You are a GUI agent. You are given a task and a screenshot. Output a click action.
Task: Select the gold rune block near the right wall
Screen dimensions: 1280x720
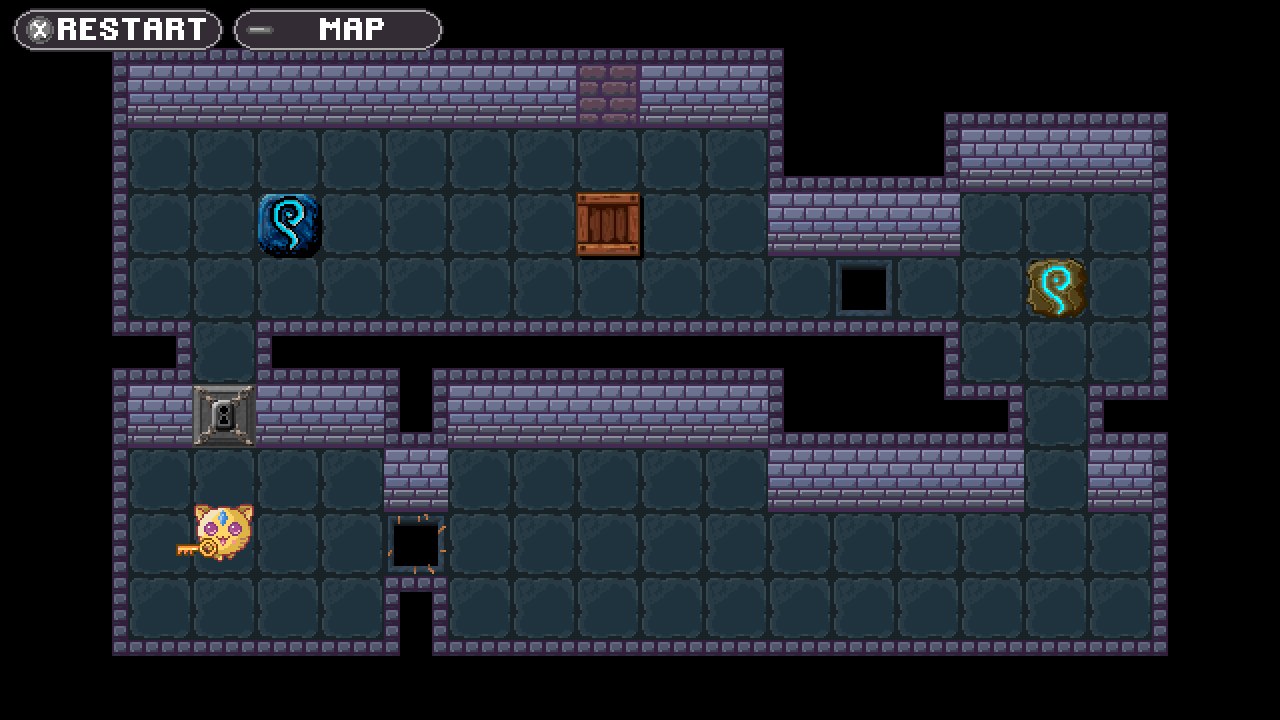[x=1056, y=288]
